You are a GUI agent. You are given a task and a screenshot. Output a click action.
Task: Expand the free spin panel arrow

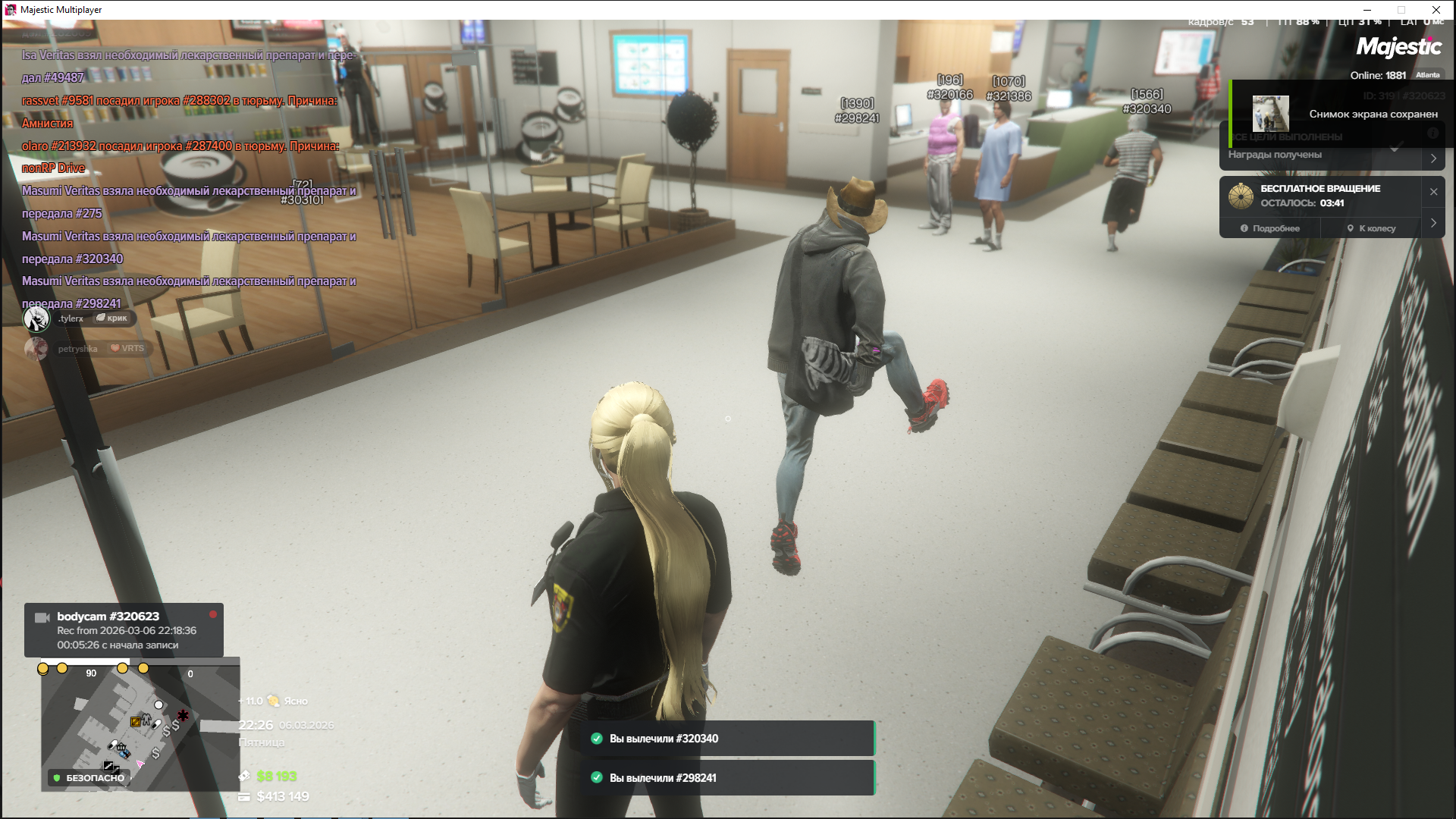pos(1433,223)
